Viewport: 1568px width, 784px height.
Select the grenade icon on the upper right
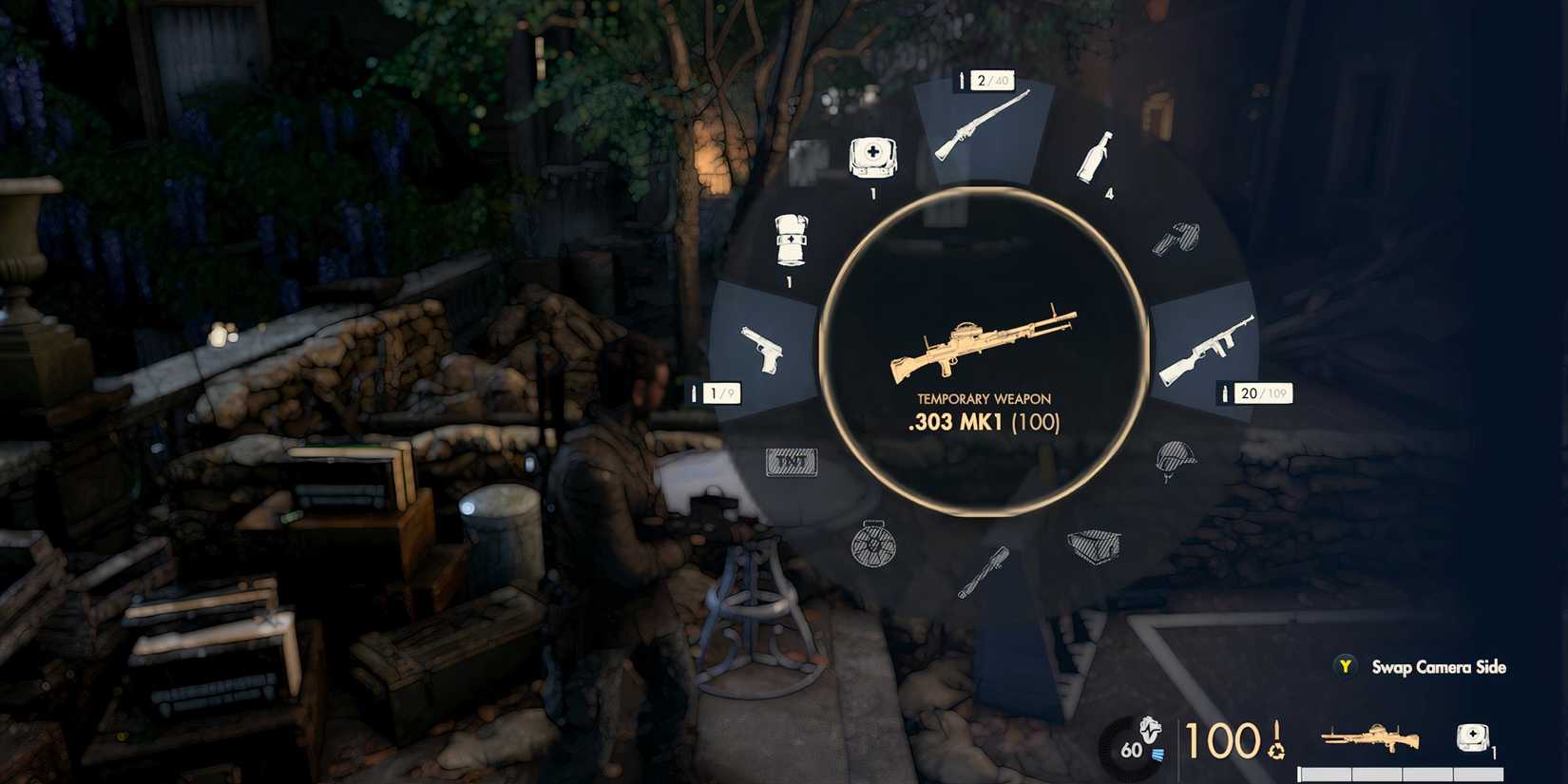point(1176,238)
